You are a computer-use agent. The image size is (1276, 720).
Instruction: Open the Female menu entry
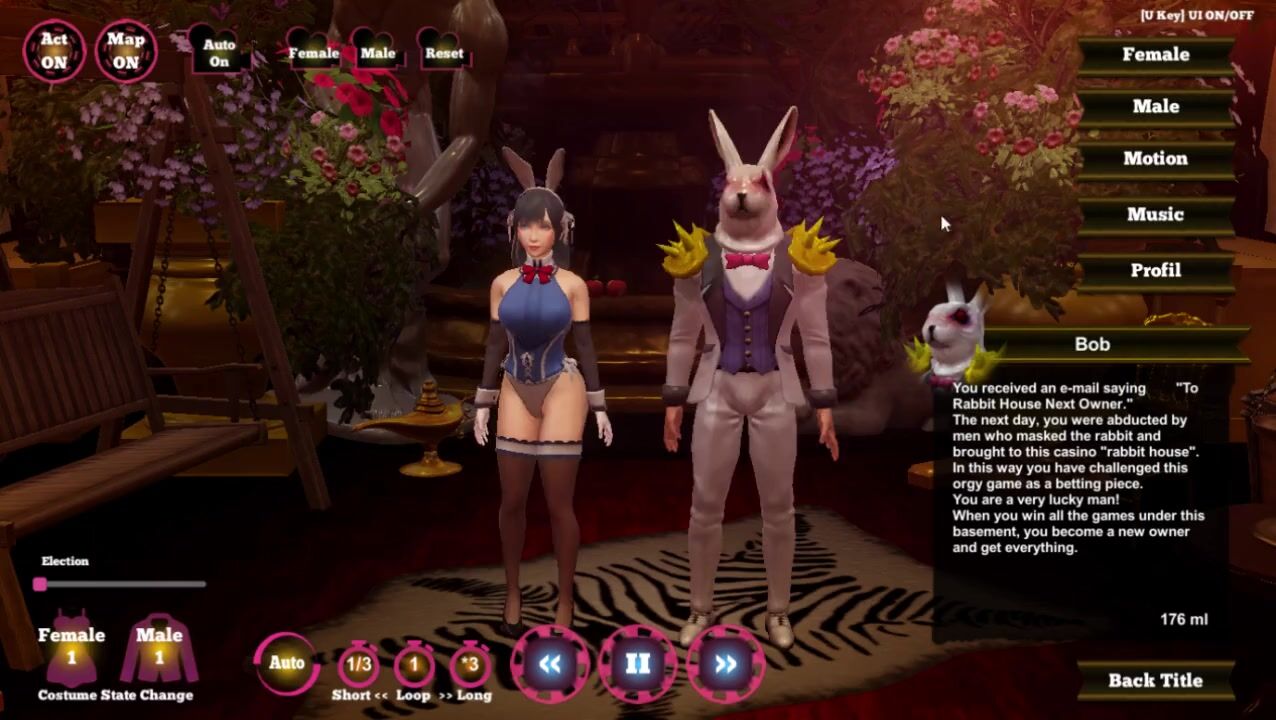(1155, 55)
